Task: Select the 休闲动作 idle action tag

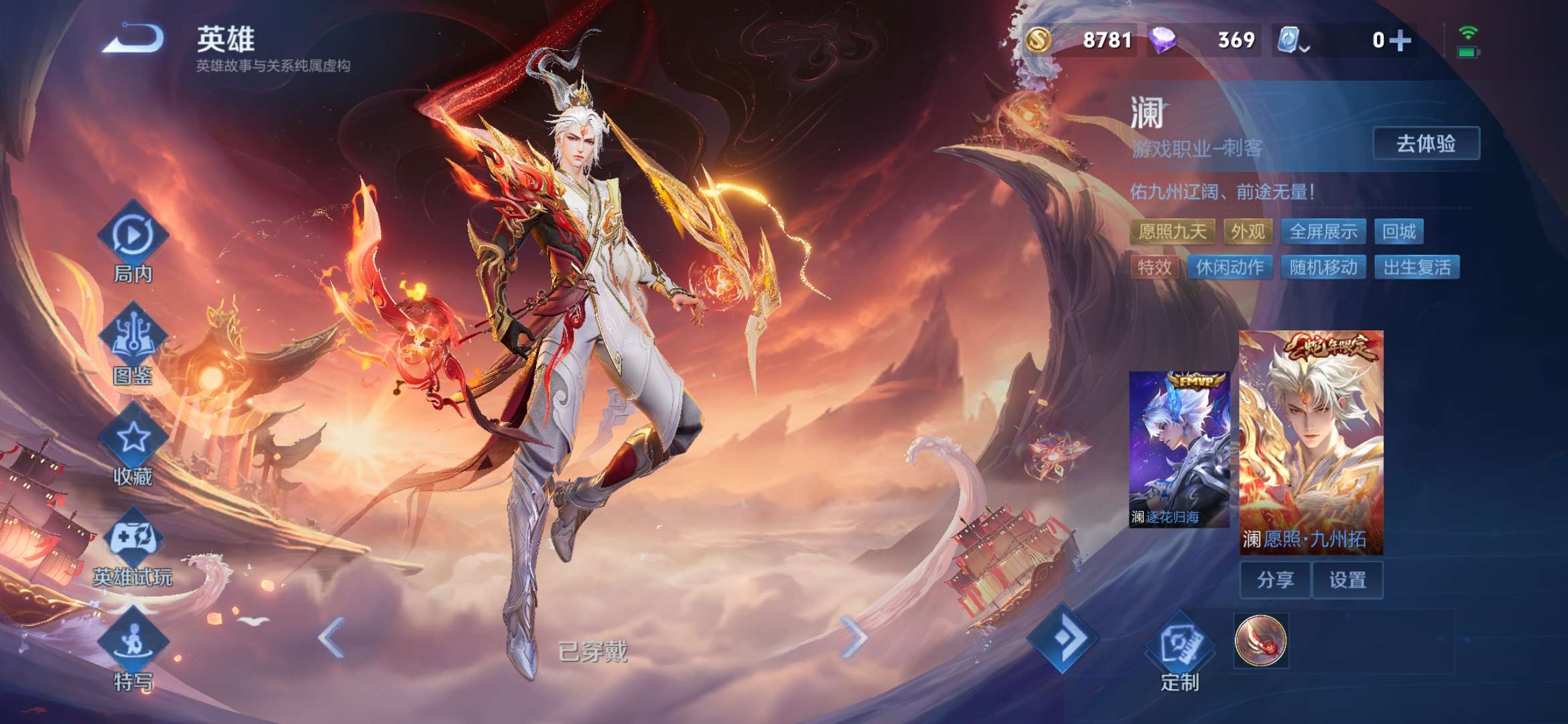Action: coord(1230,267)
